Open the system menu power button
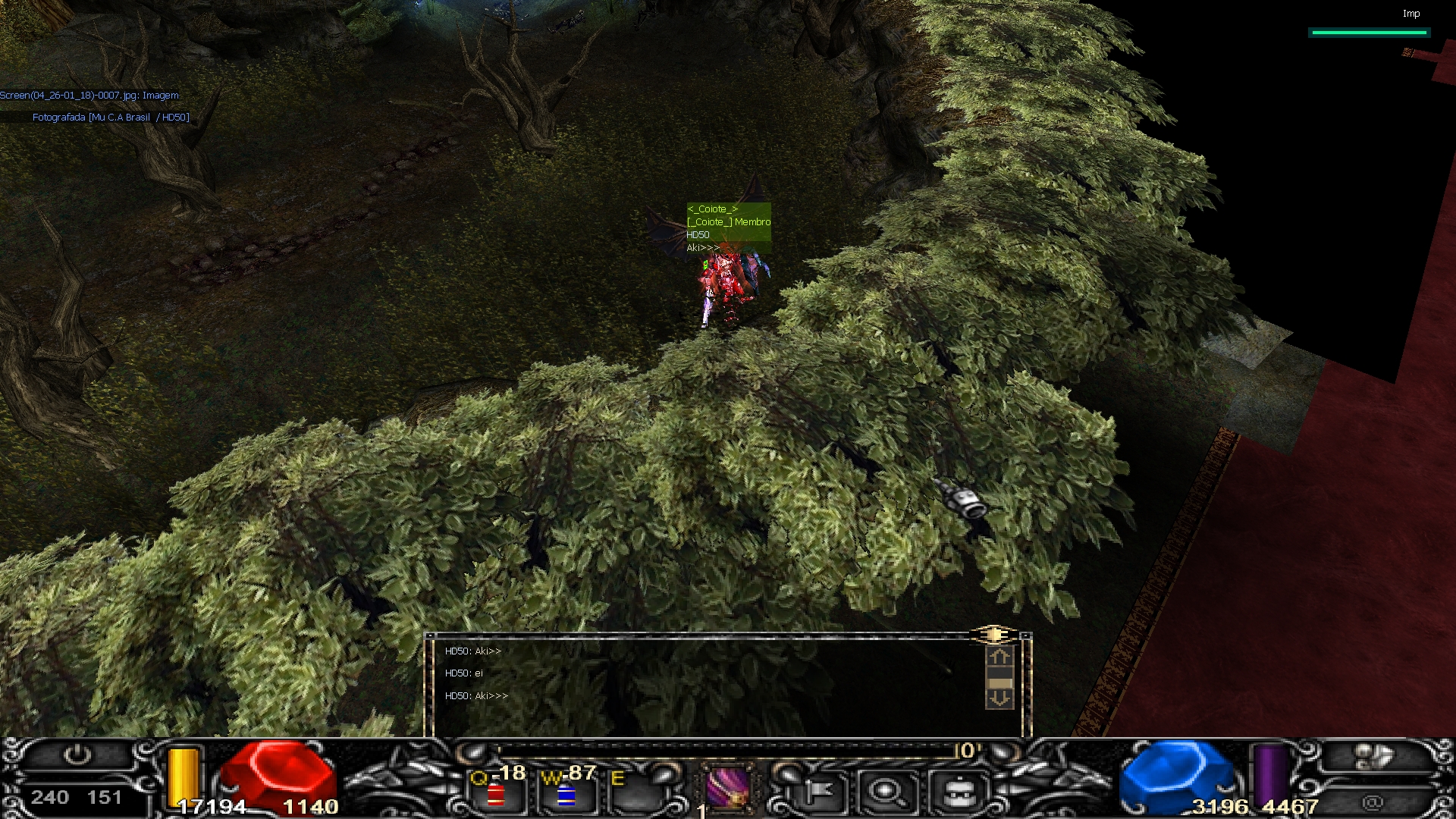This screenshot has height=819, width=1456. [x=77, y=755]
